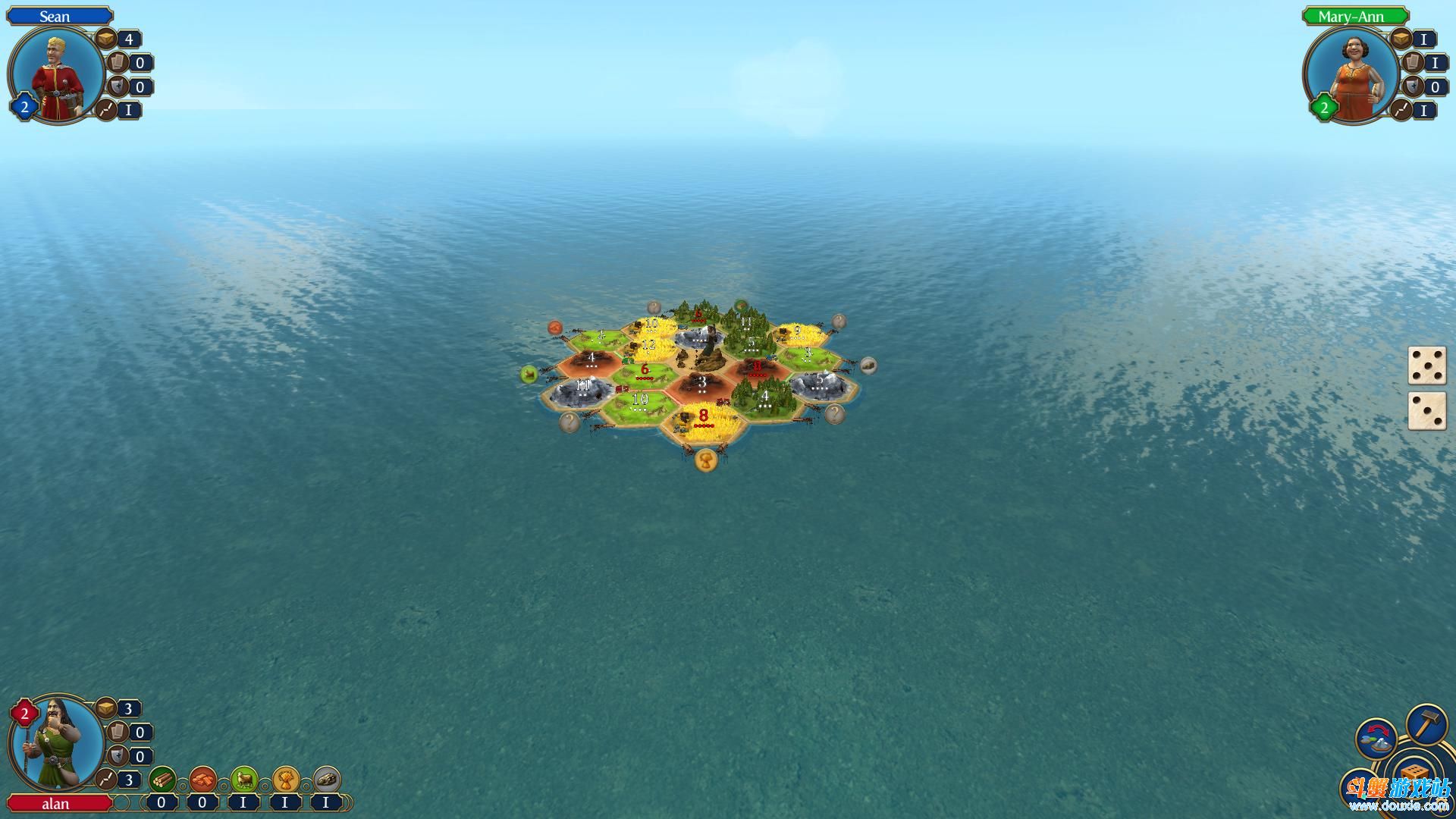Image resolution: width=1456 pixels, height=819 pixels.
Task: Click the ore harbor token
Action: [x=868, y=366]
